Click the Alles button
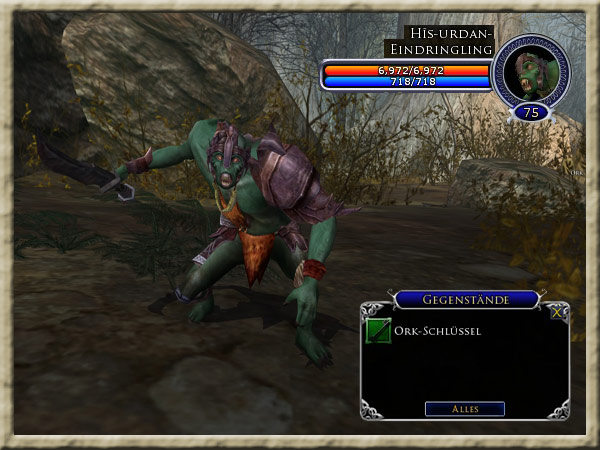The image size is (600, 450). (x=464, y=408)
